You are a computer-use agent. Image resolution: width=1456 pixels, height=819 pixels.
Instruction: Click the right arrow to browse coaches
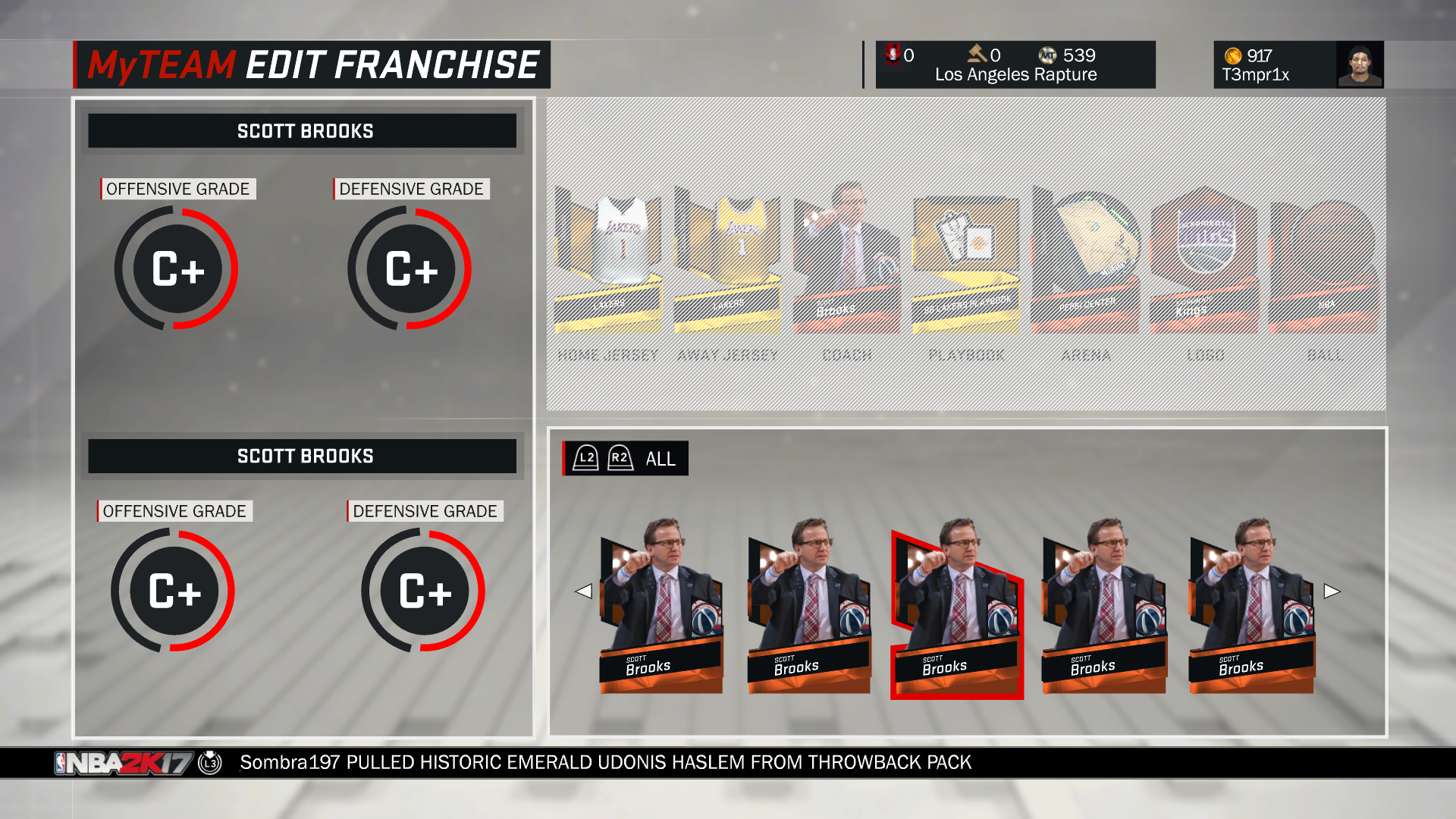1332,591
